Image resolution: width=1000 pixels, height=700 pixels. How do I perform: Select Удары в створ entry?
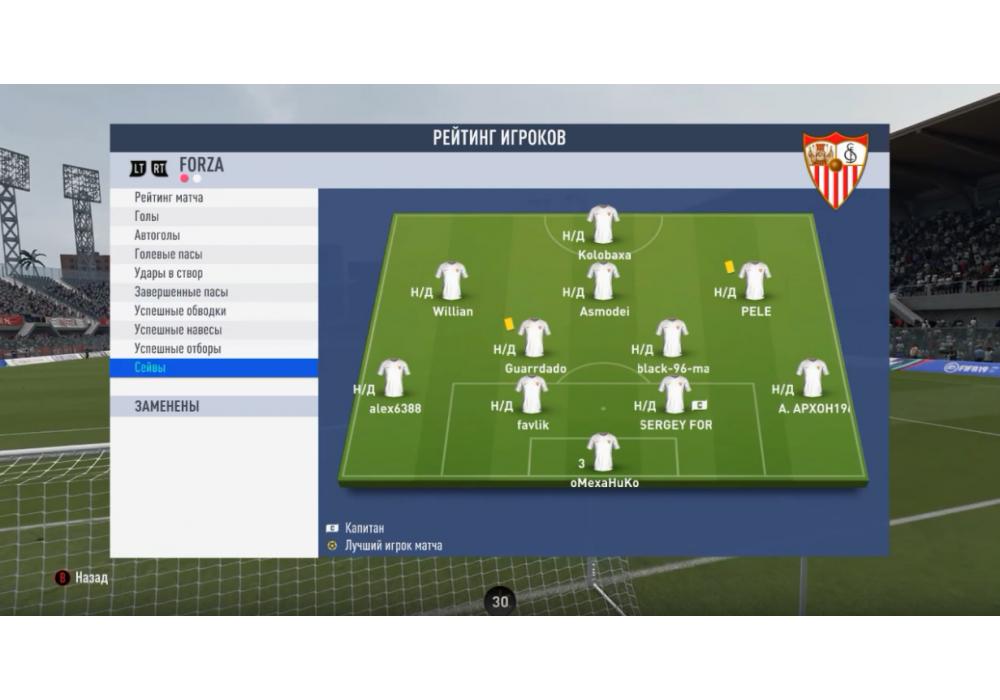168,274
